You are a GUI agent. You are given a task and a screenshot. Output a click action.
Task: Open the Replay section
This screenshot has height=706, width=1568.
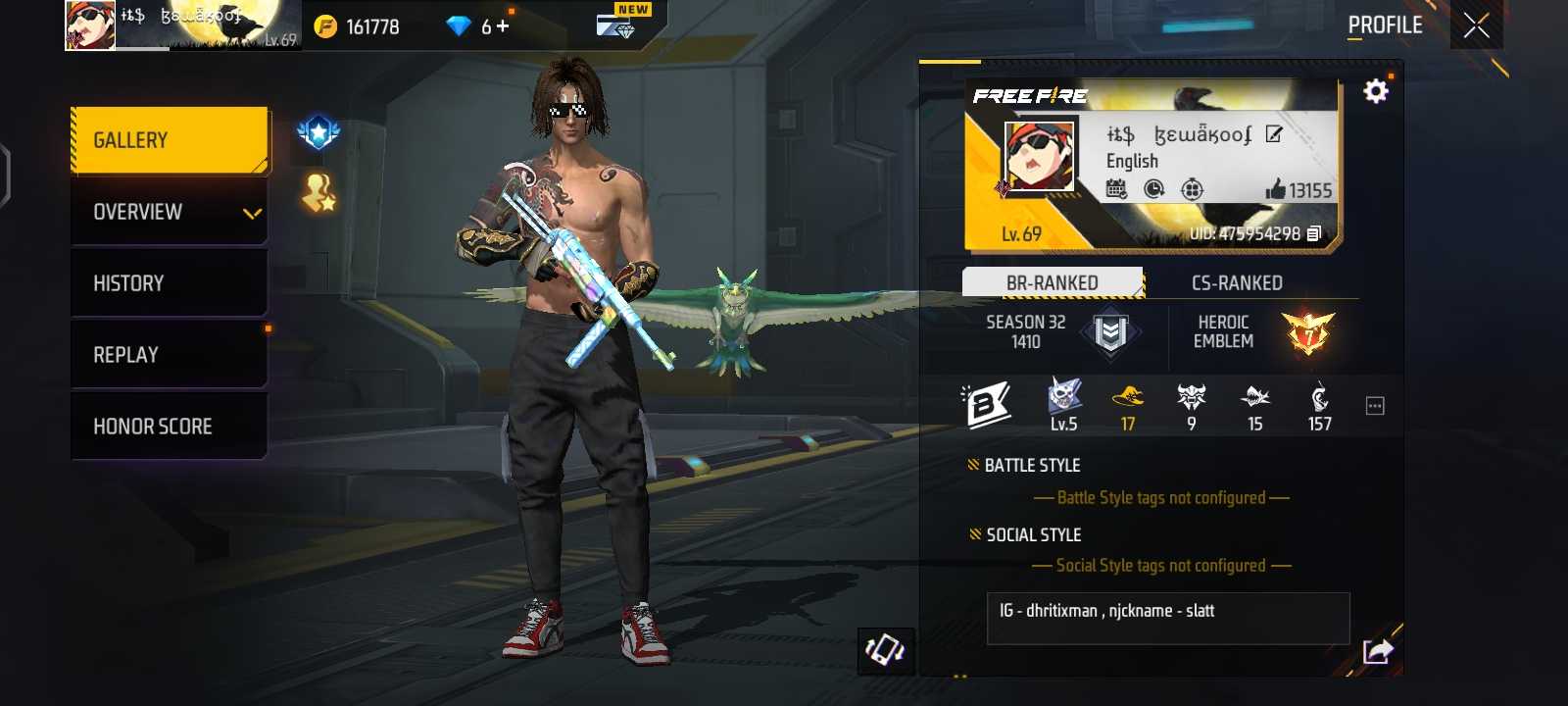pyautogui.click(x=170, y=355)
